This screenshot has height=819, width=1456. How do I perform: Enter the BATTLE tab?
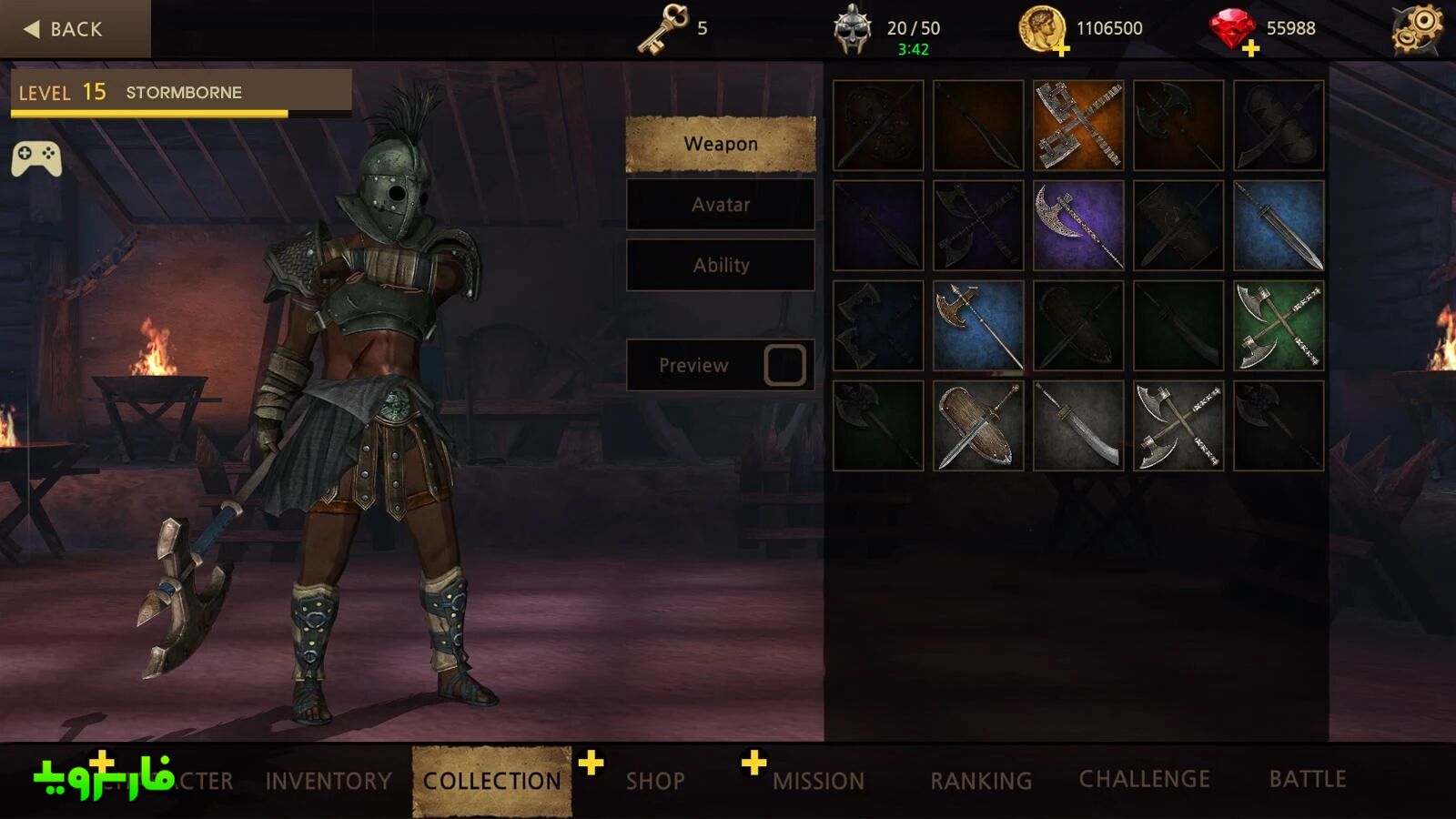1308,779
